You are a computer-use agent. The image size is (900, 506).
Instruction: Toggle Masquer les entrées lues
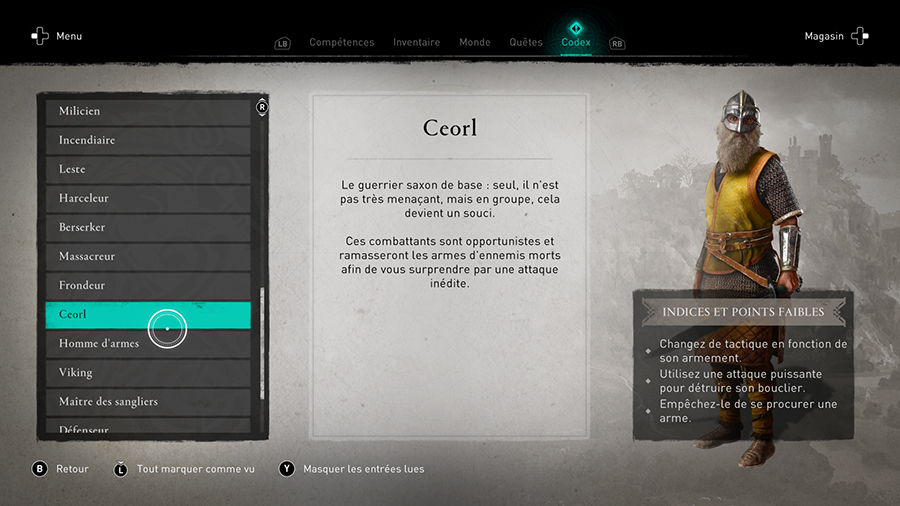363,469
